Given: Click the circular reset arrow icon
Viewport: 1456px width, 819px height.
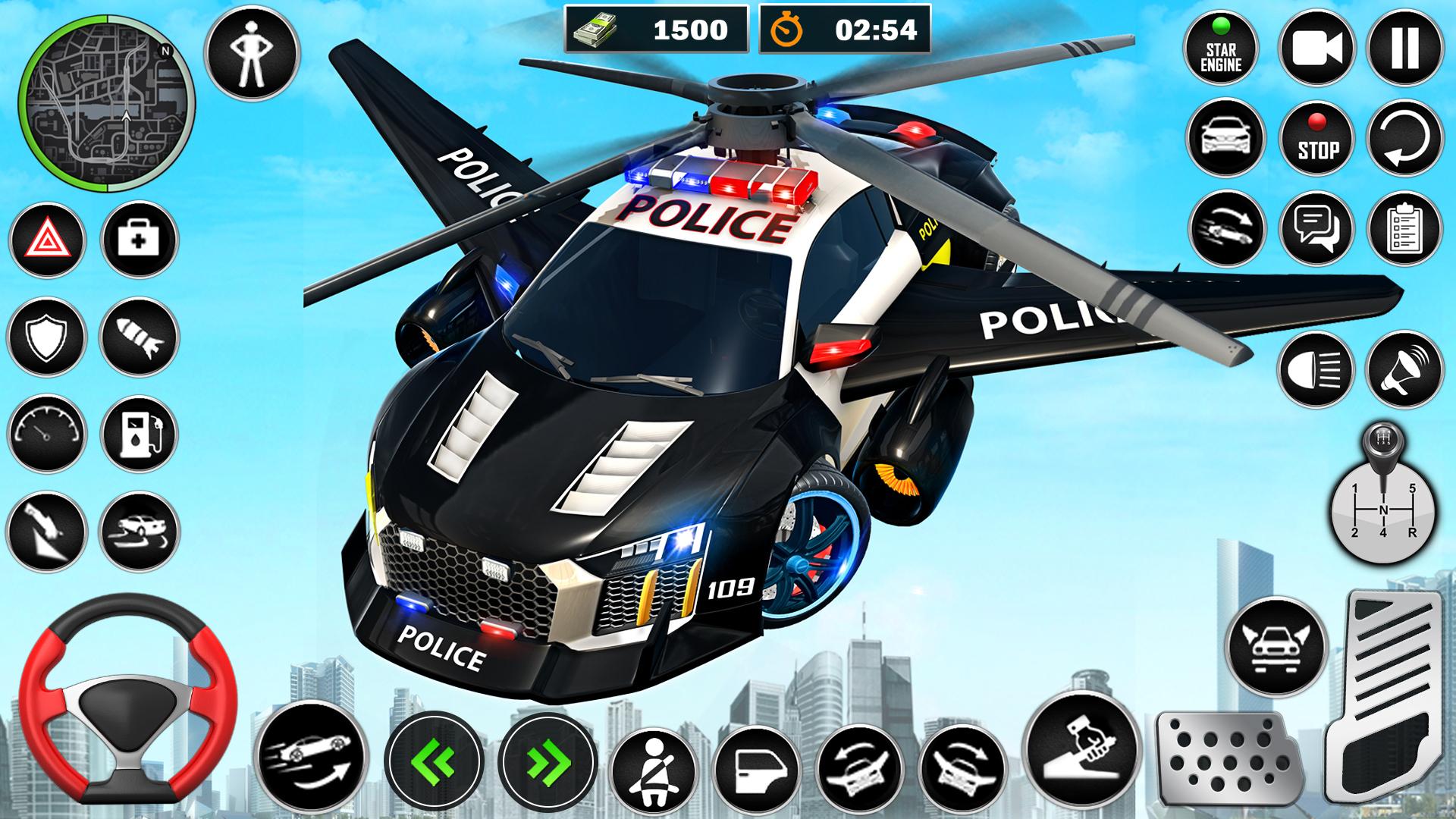Looking at the screenshot, I should click(1404, 140).
